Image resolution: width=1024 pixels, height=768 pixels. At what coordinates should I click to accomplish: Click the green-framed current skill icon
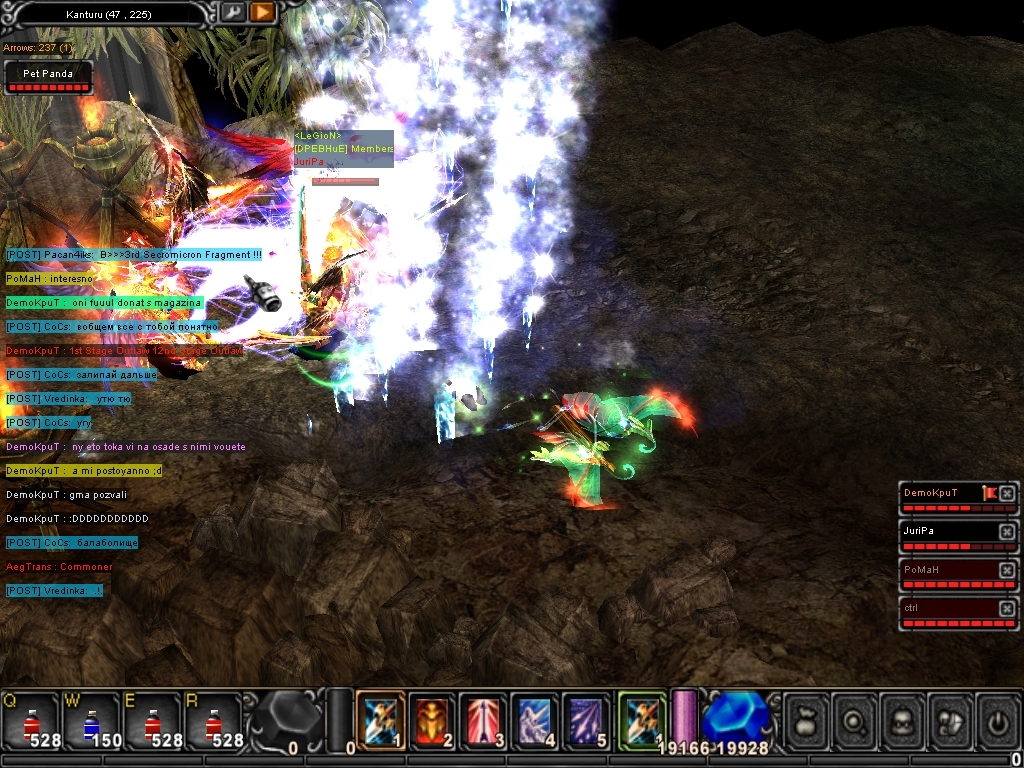click(641, 720)
